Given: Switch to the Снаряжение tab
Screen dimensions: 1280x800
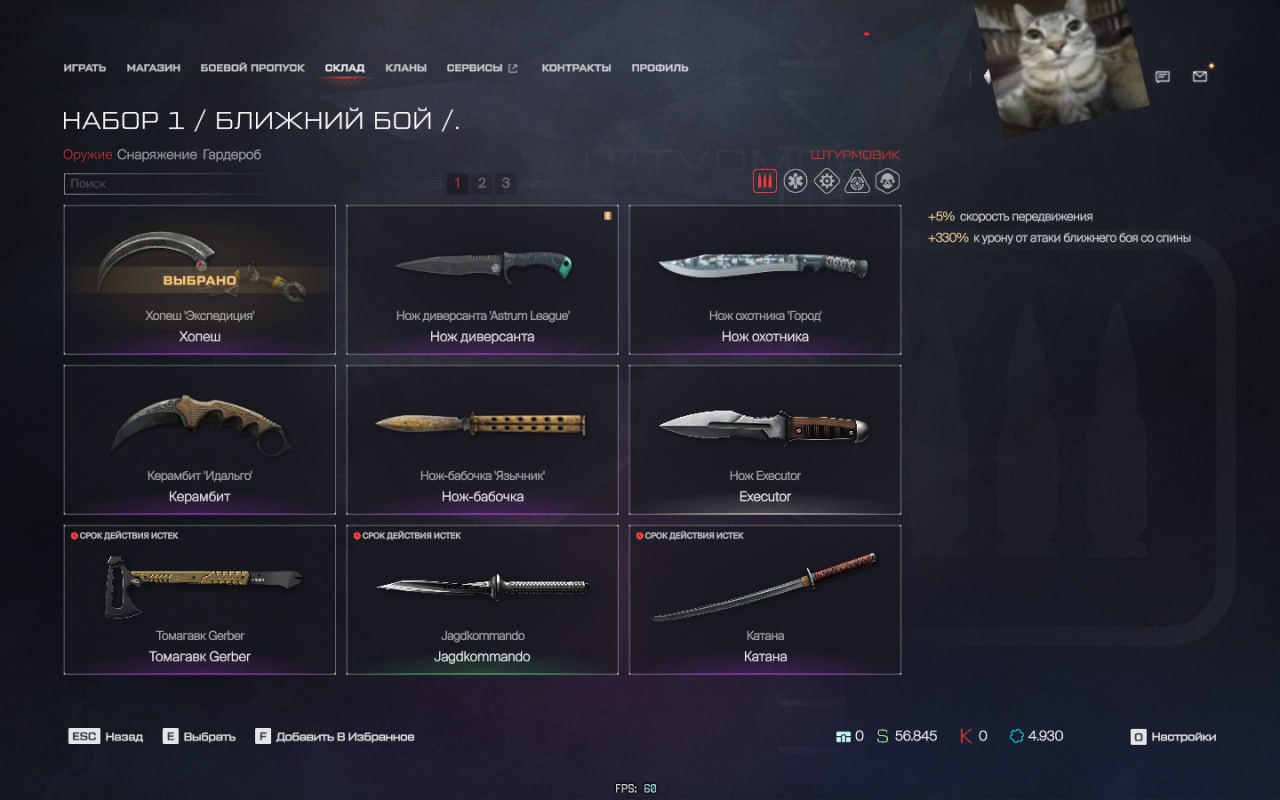Looking at the screenshot, I should pos(157,155).
